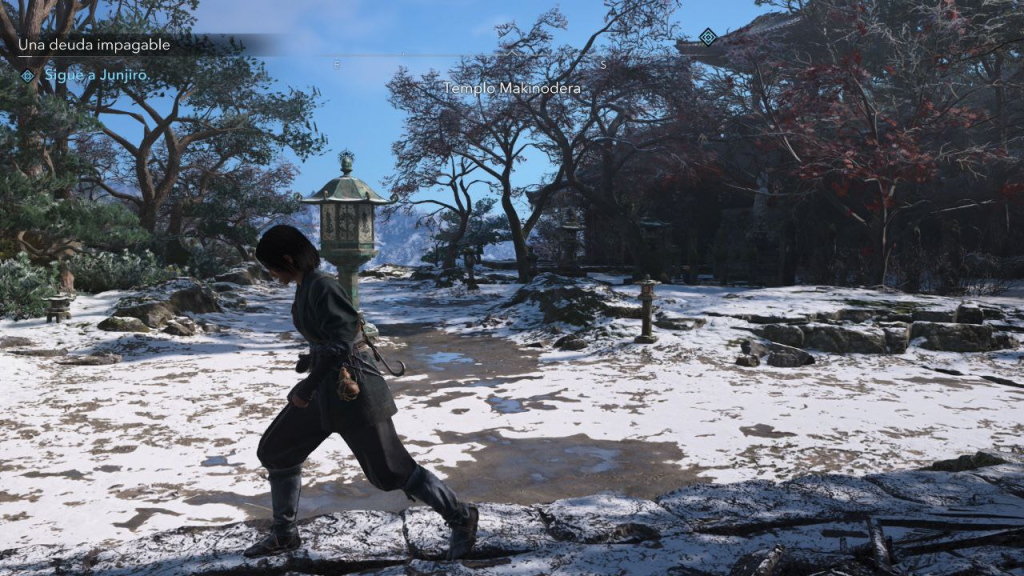
Task: Click the 'Templo Makinodera' location label
Action: [513, 88]
